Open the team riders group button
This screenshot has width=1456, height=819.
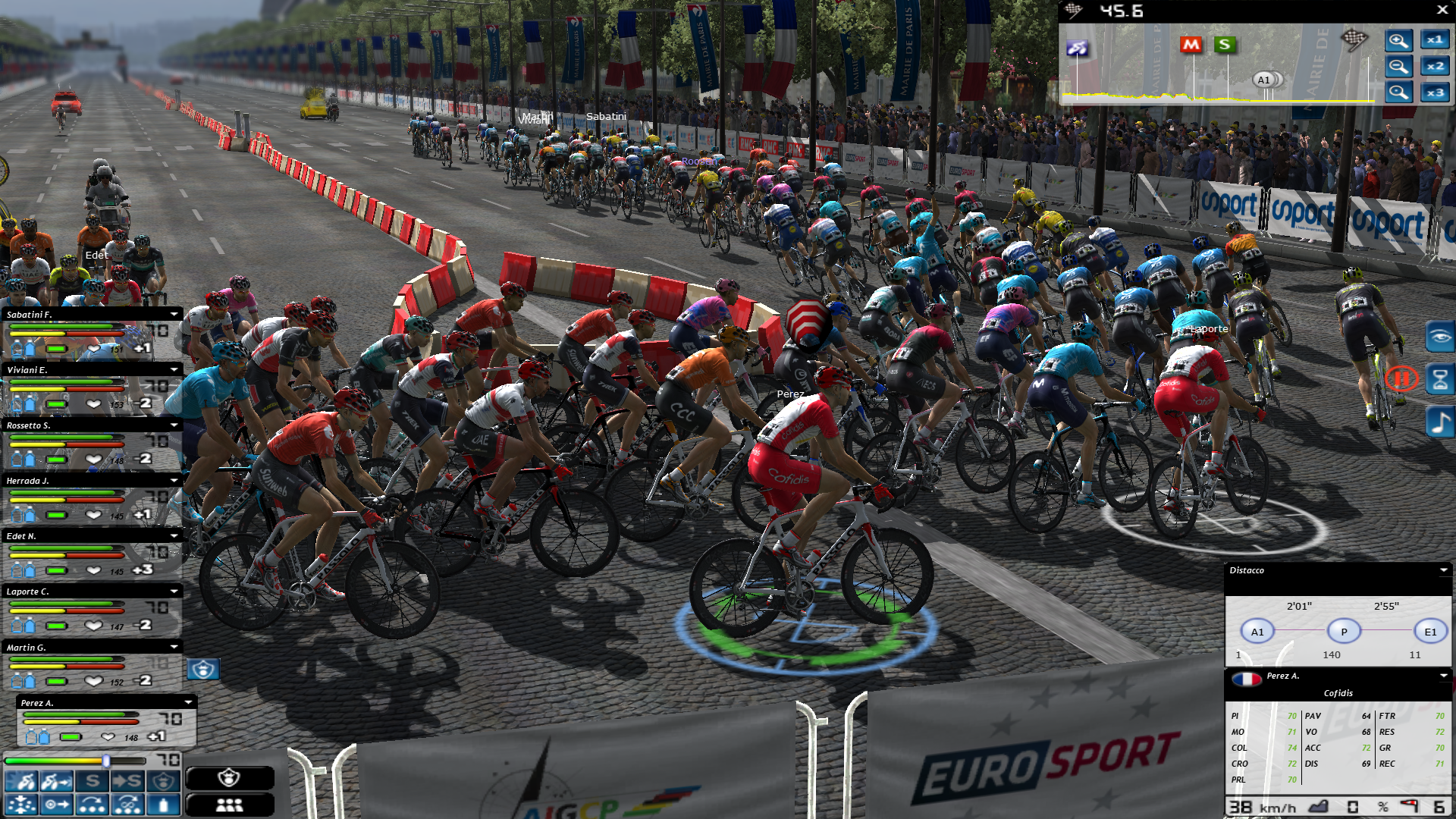point(229,805)
